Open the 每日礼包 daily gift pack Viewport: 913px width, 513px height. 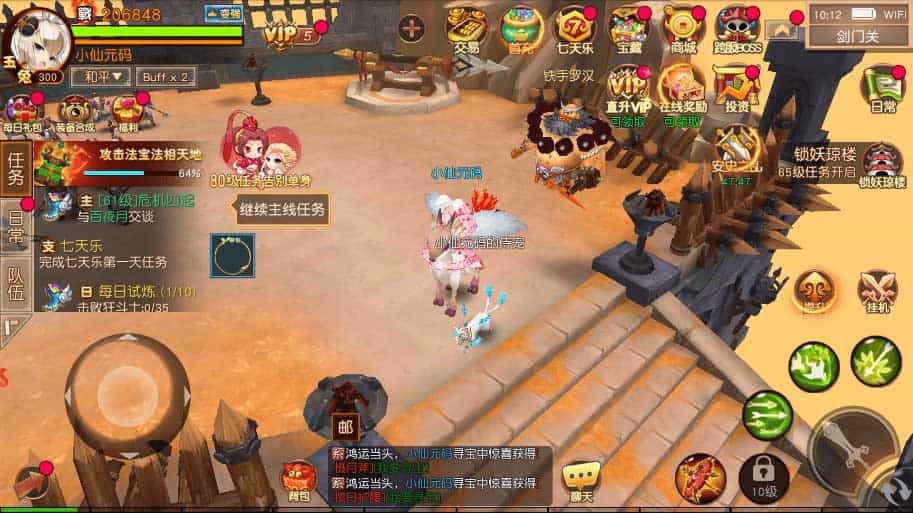click(22, 114)
